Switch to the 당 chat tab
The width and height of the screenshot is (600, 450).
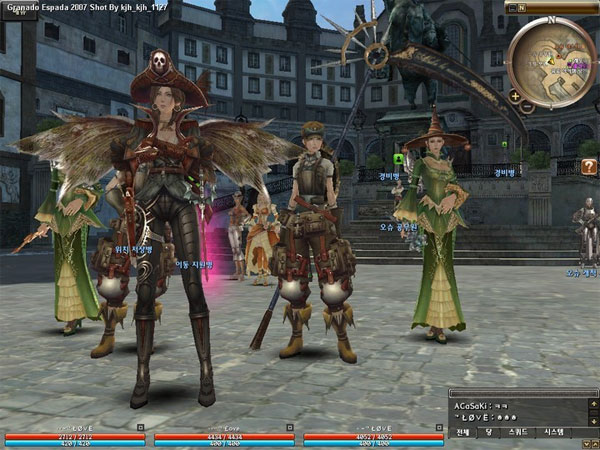490,433
